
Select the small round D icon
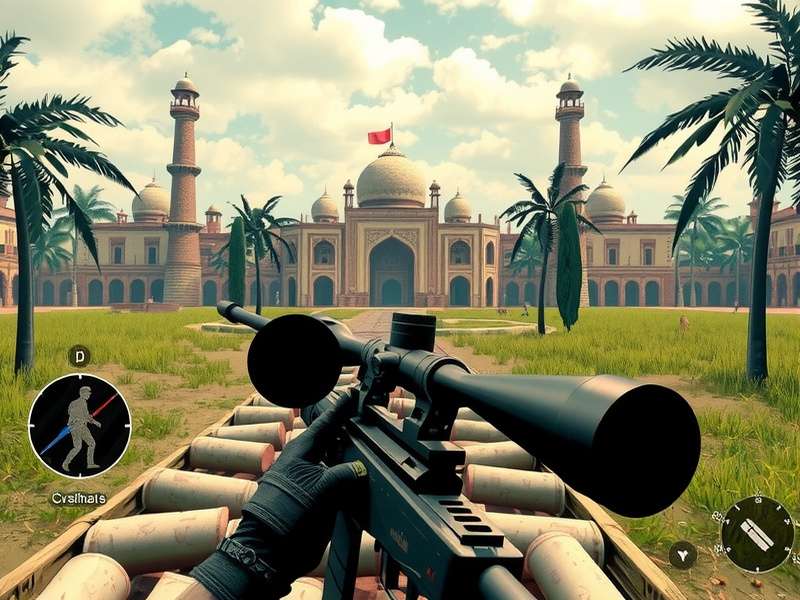pos(79,355)
